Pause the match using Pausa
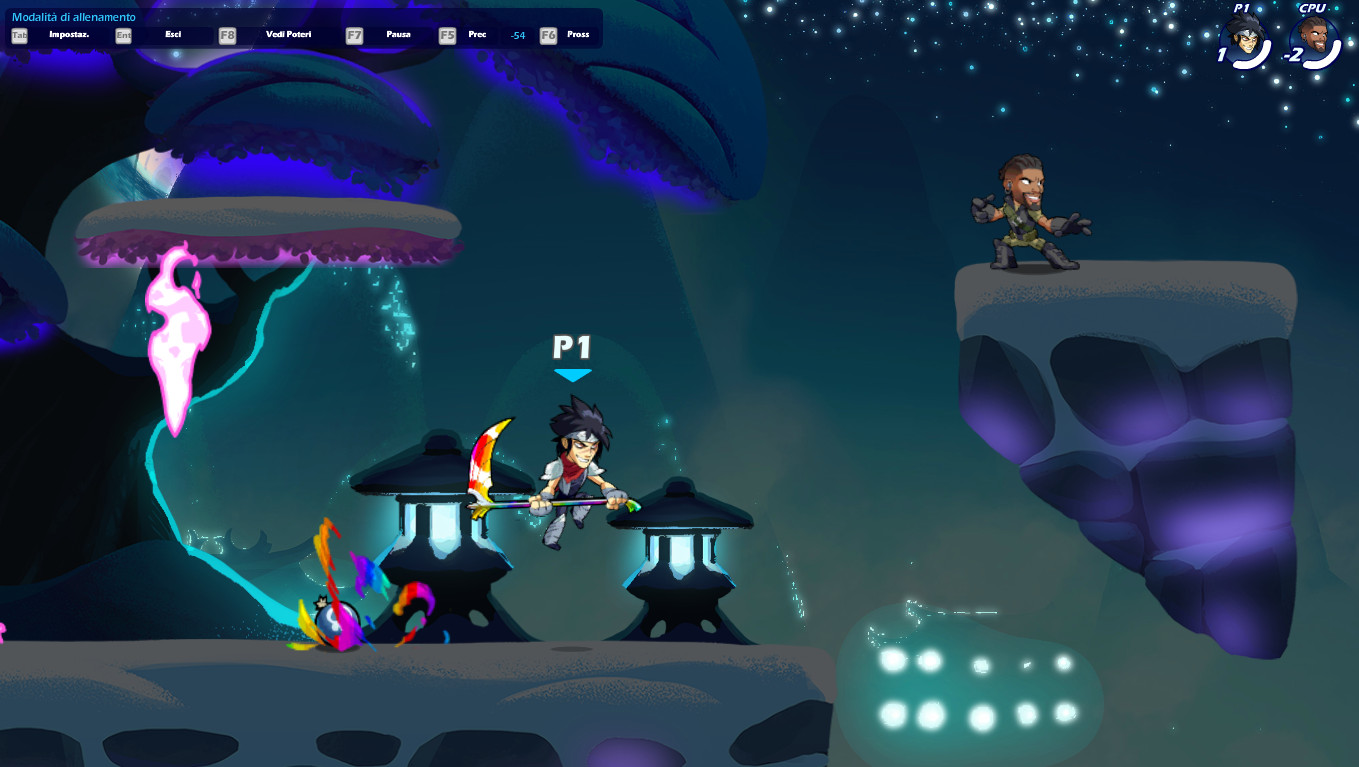 click(398, 34)
